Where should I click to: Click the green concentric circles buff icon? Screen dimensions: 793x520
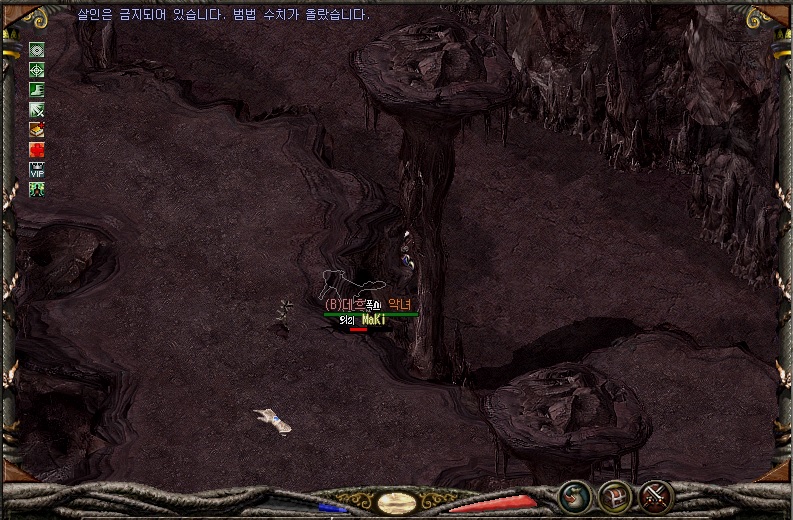pos(37,50)
